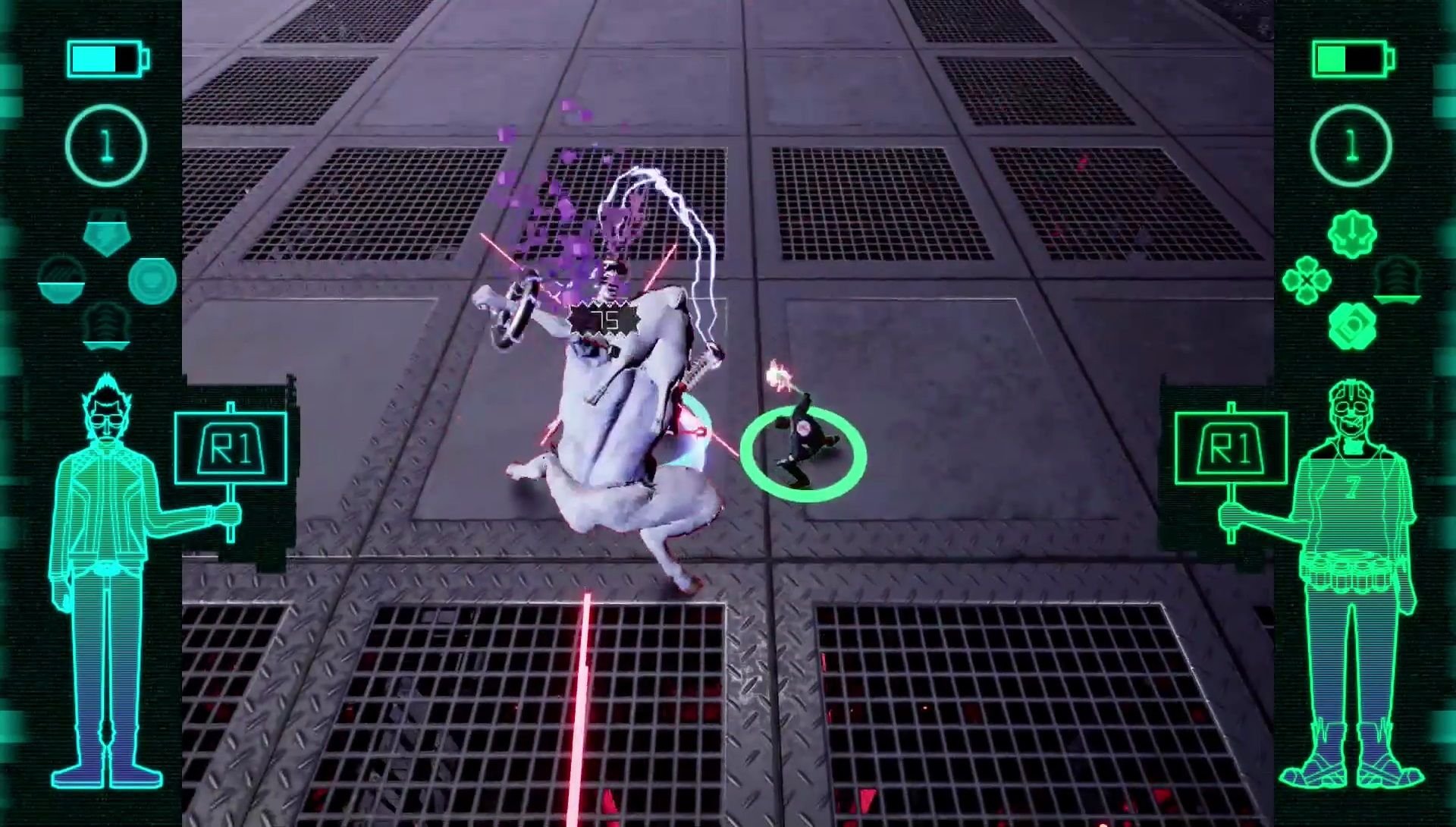Select the ramen bowl skill icon on left HUD
The width and height of the screenshot is (1456, 827).
(62, 282)
